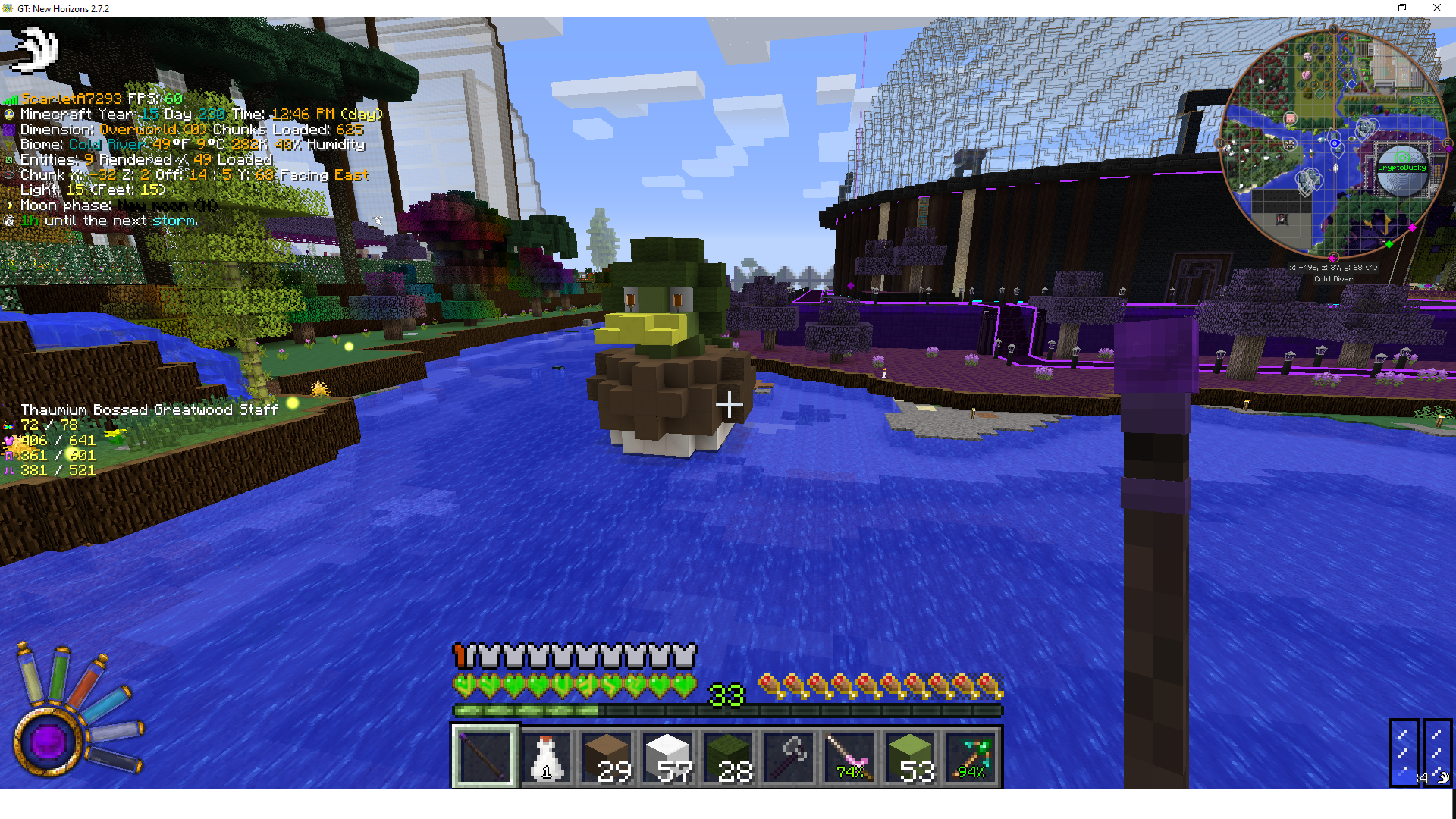
Task: Click the pig marker on the minimap
Action: [x=1290, y=118]
